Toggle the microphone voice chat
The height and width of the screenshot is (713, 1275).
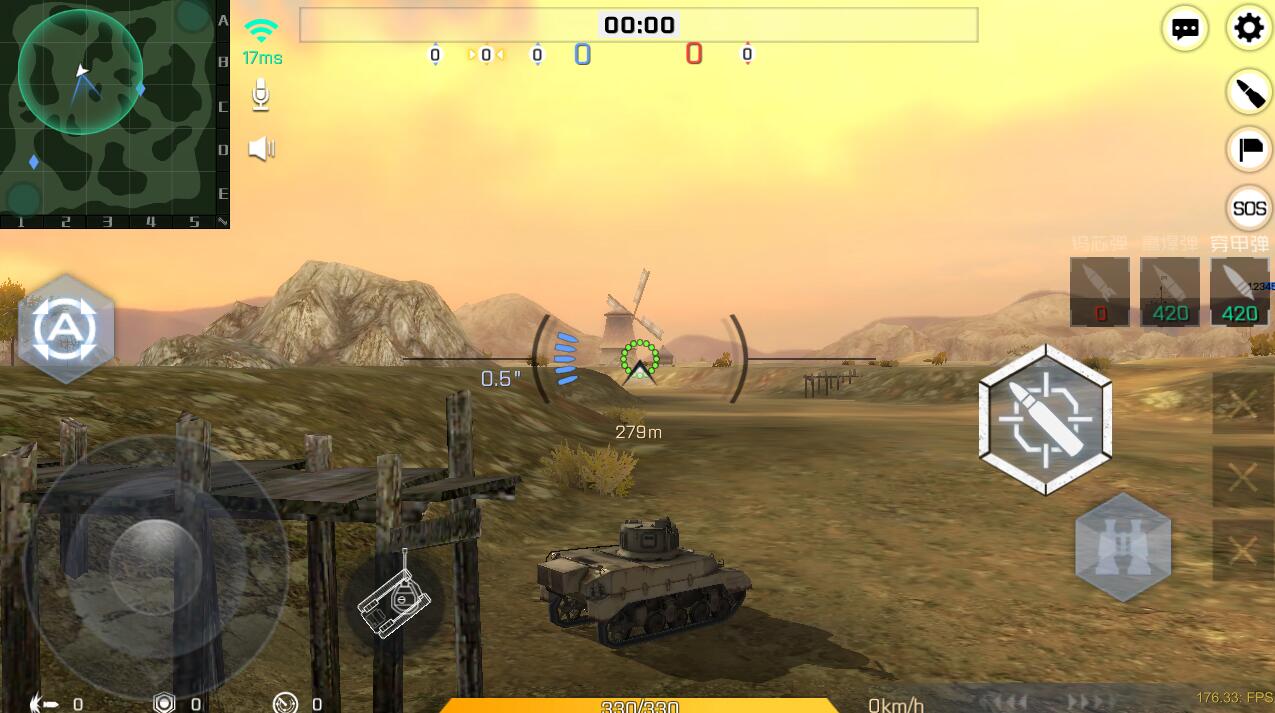coord(261,96)
